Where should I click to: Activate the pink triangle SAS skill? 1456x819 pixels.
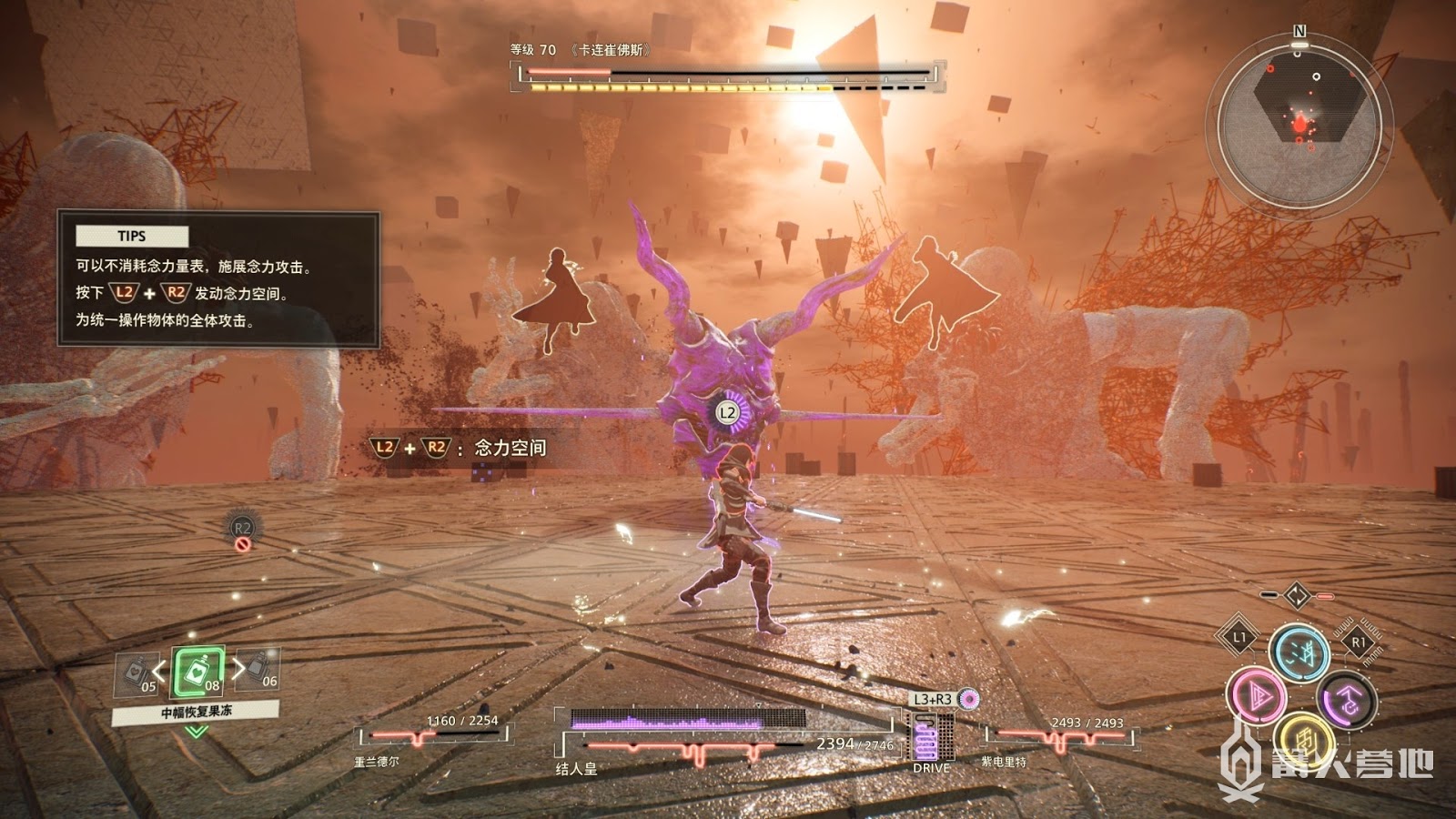(1257, 695)
